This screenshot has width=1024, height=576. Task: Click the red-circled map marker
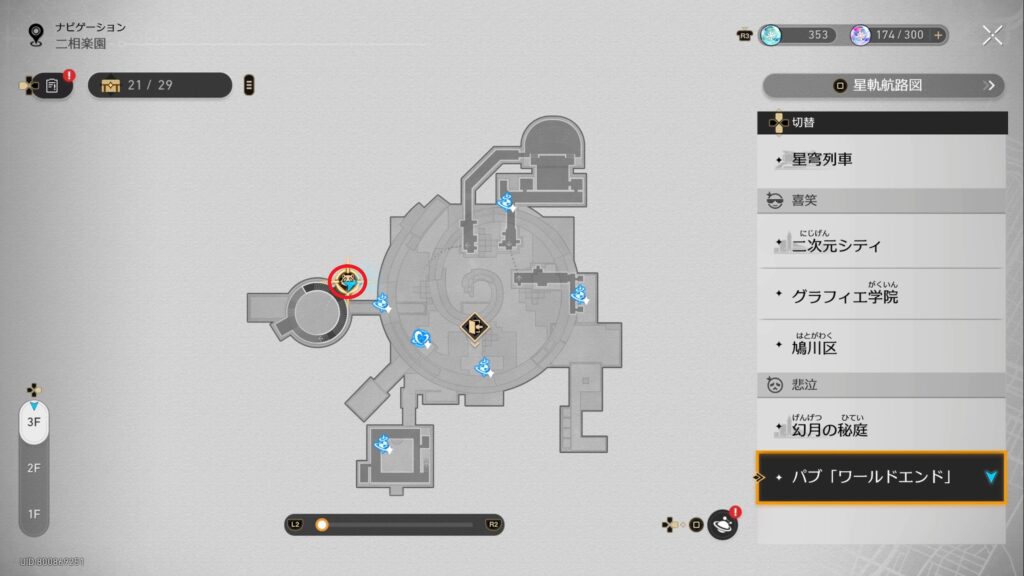point(348,283)
